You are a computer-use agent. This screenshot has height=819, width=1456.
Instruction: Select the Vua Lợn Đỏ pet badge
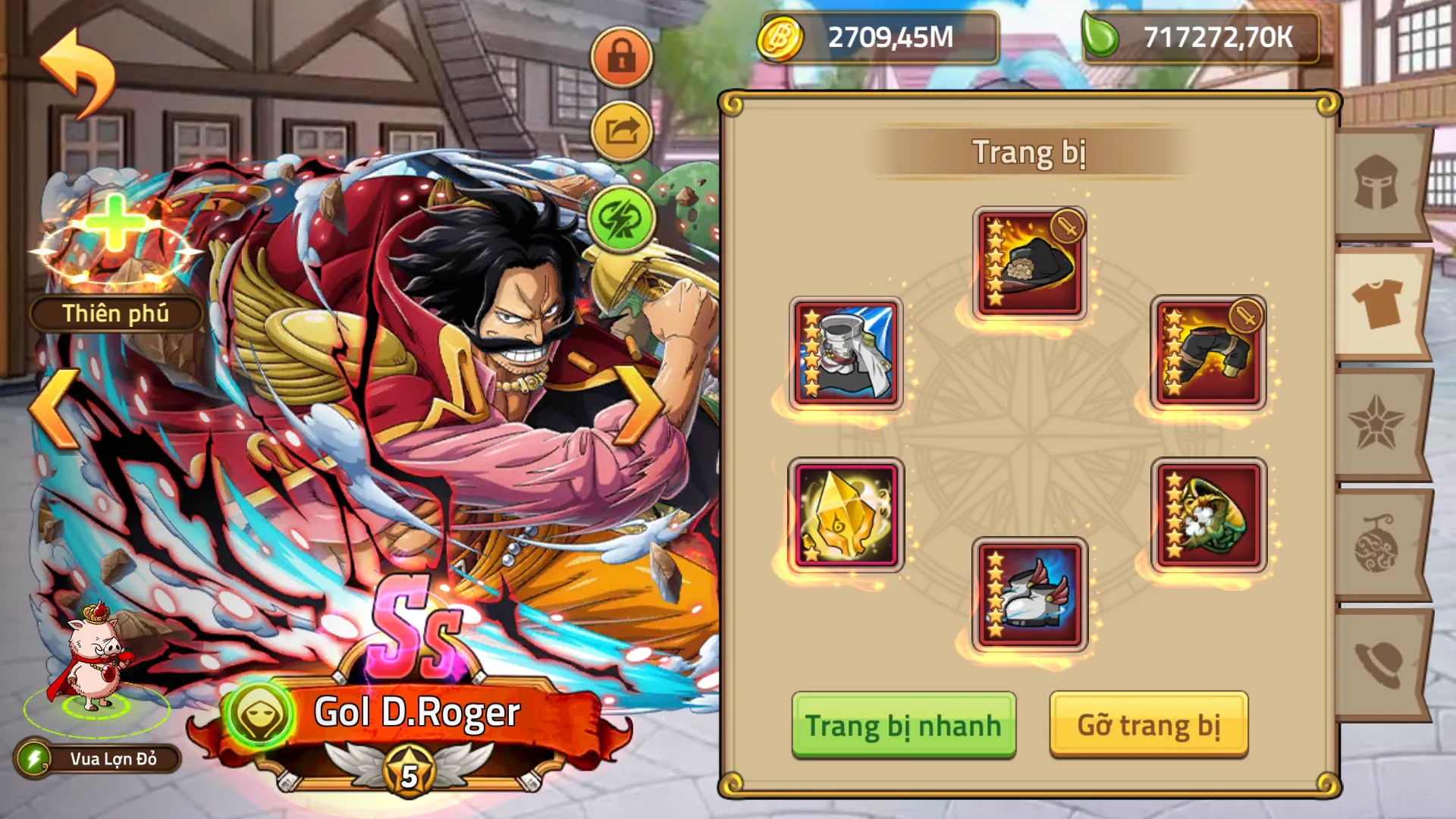[99, 758]
